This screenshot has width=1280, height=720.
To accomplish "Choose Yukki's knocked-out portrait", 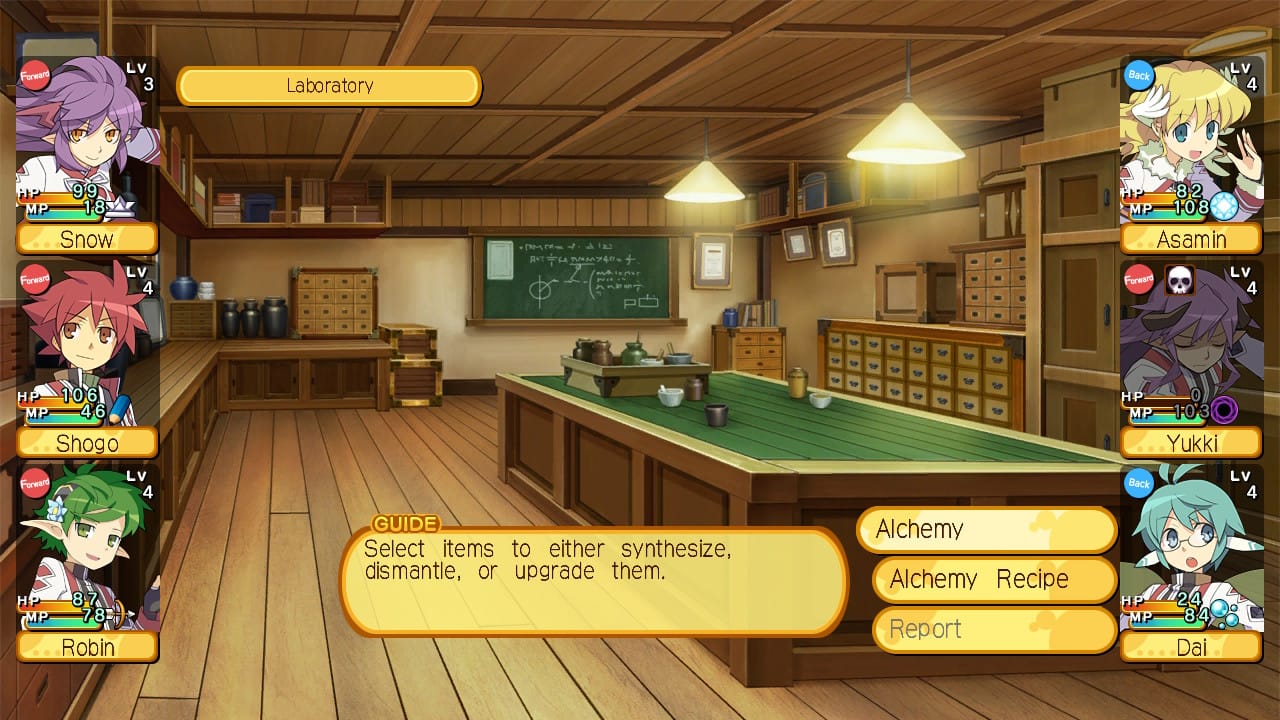I will [1190, 345].
